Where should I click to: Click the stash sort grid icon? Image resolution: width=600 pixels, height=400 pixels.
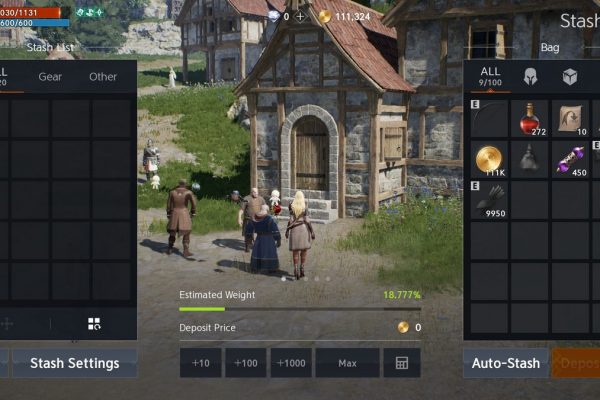pyautogui.click(x=94, y=323)
